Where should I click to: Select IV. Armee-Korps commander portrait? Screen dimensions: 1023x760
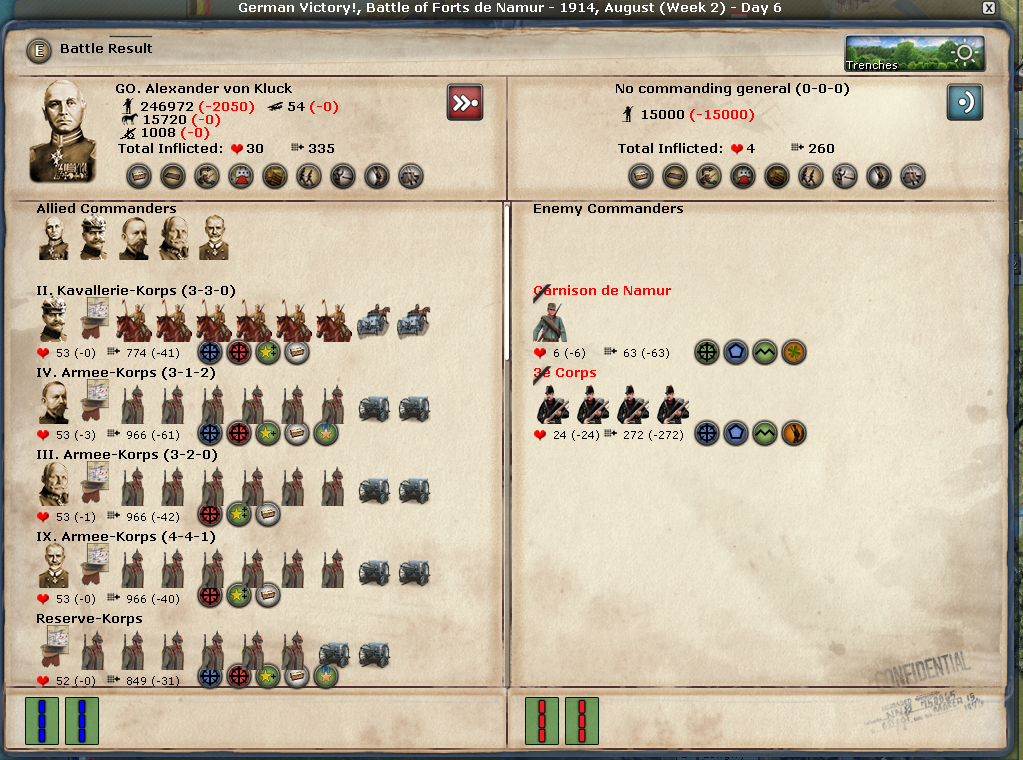click(x=54, y=404)
